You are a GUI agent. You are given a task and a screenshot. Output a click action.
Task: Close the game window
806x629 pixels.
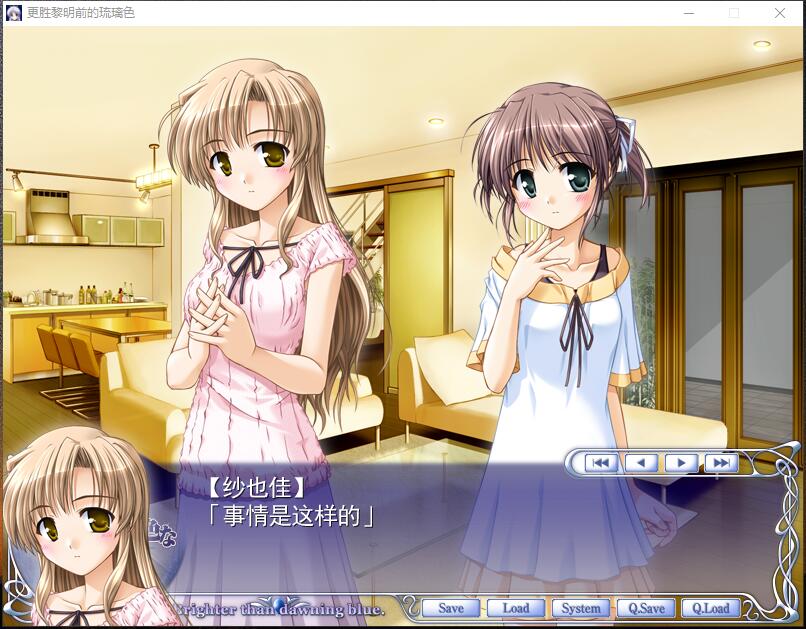[780, 13]
